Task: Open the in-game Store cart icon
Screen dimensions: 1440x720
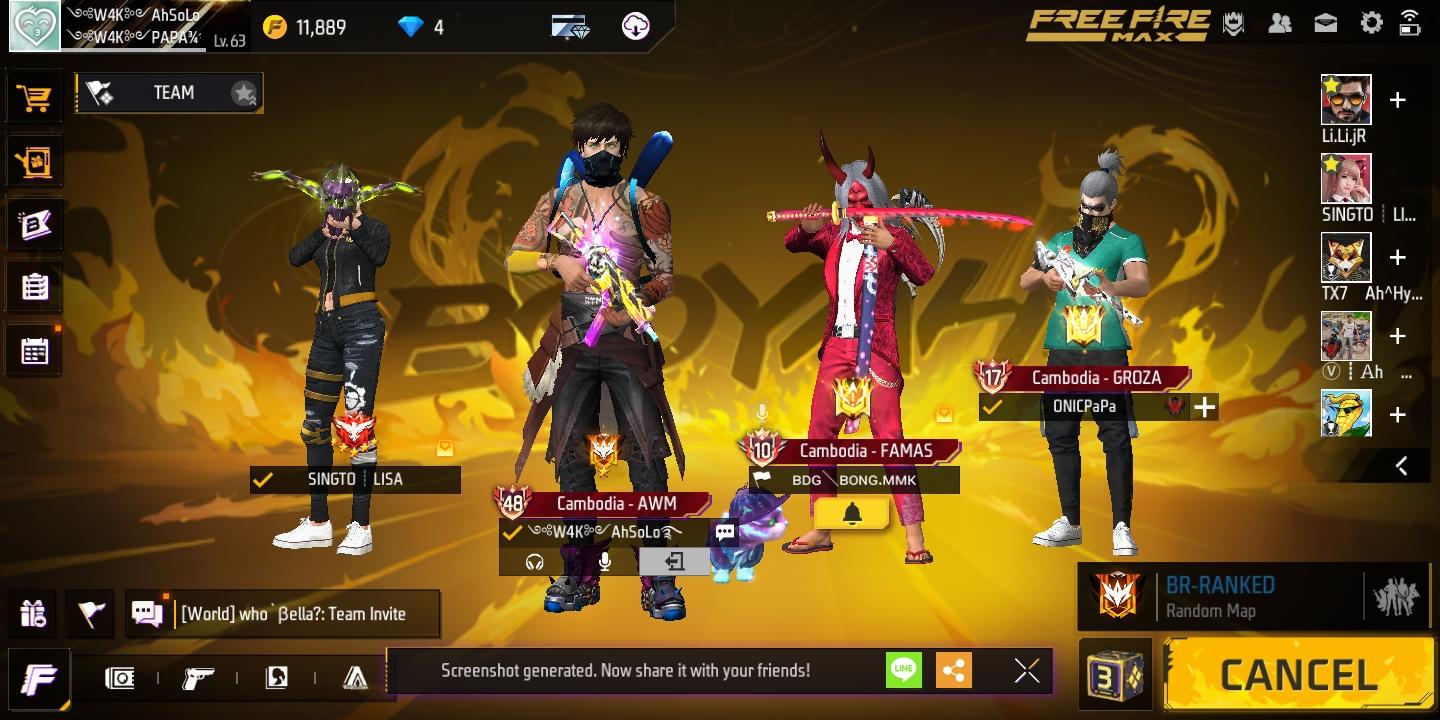Action: (x=35, y=96)
